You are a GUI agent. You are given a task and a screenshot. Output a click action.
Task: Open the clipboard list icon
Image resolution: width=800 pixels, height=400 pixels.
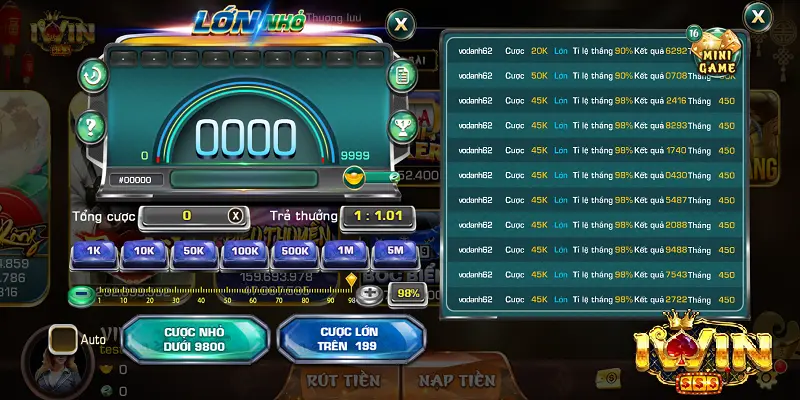click(x=403, y=74)
